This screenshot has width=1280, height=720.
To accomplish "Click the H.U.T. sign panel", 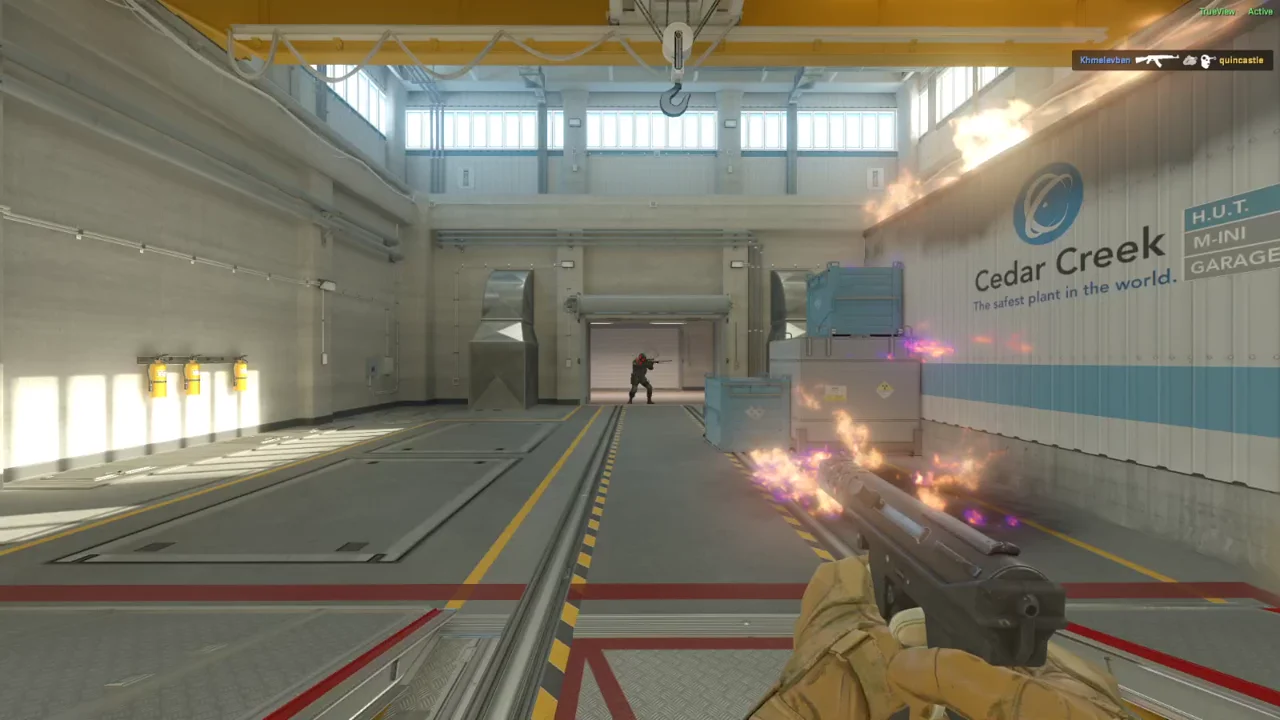I will 1224,213.
